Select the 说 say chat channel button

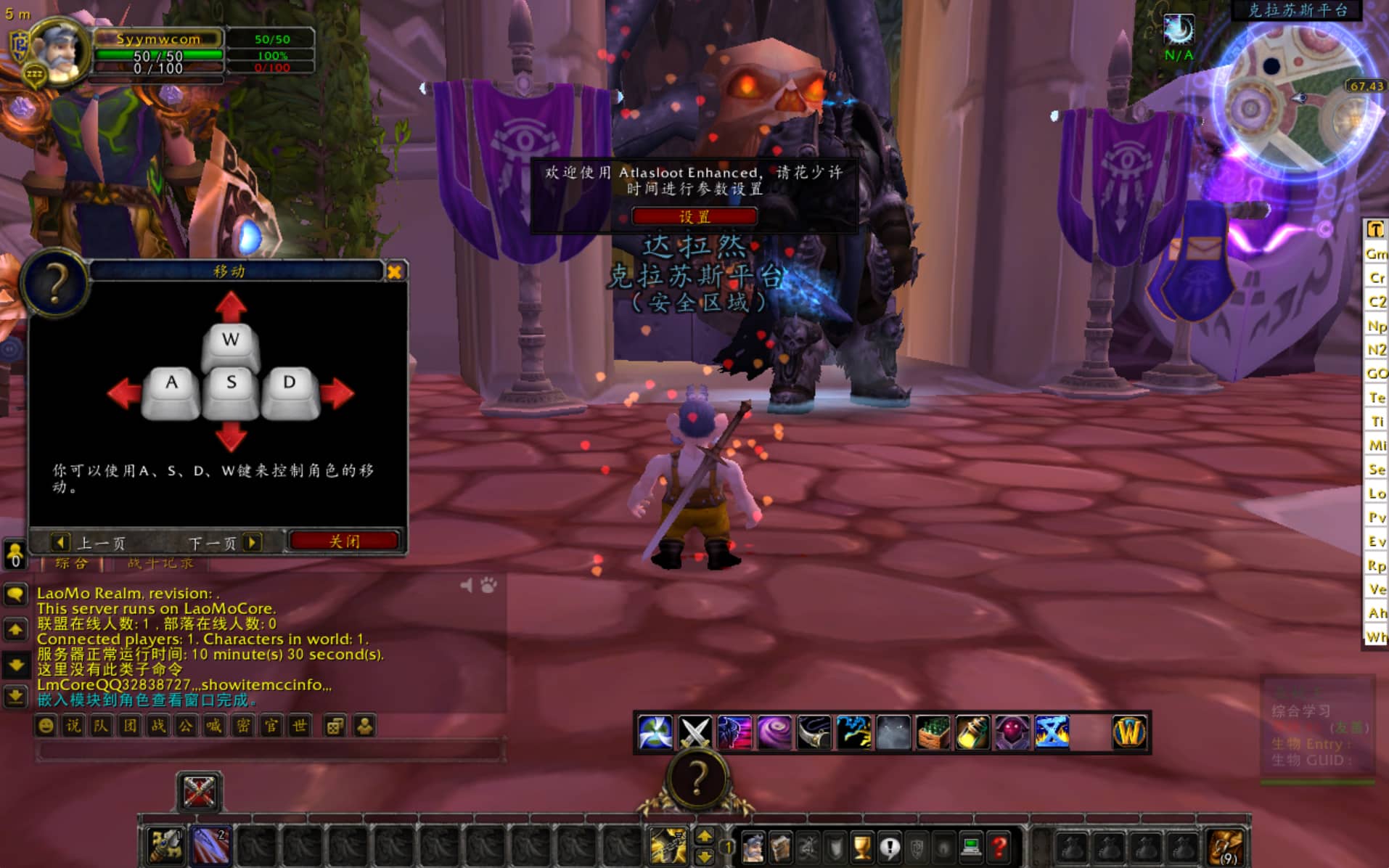73,726
